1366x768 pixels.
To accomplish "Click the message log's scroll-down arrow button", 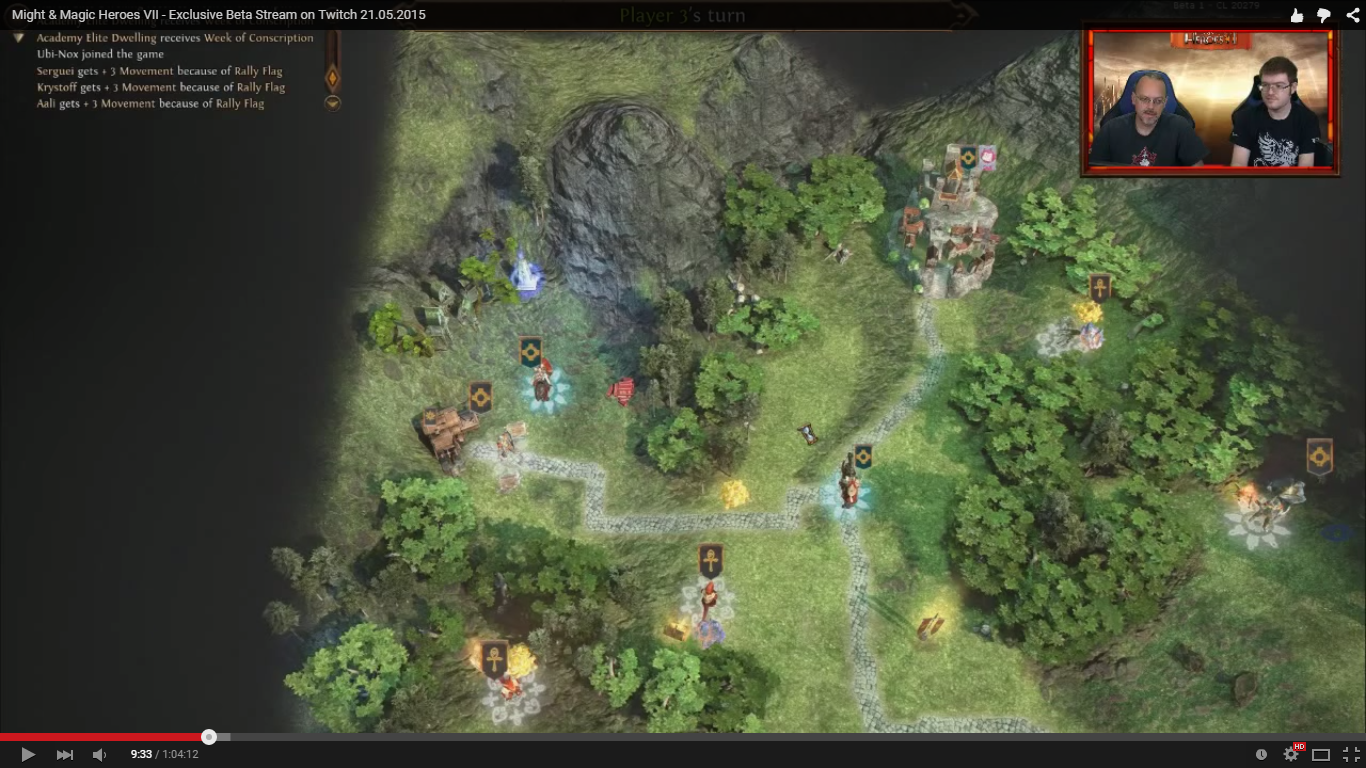I will click(x=333, y=102).
